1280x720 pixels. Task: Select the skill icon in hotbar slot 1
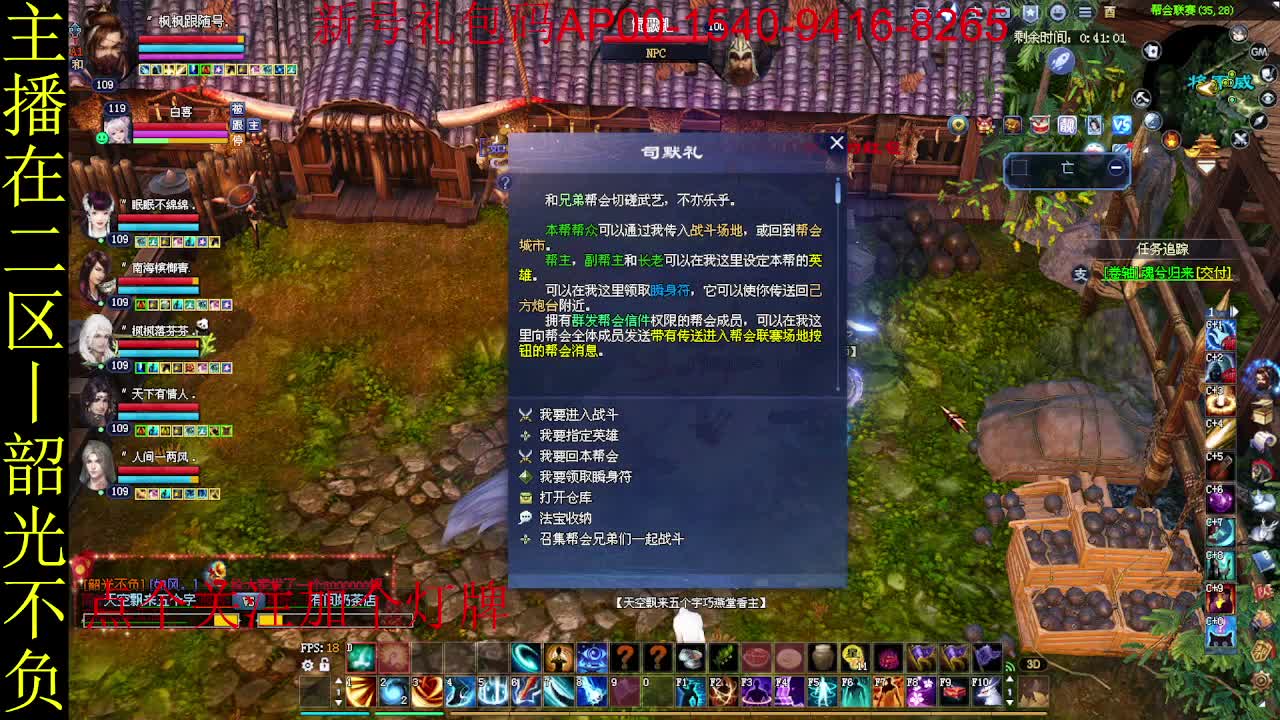pos(361,692)
